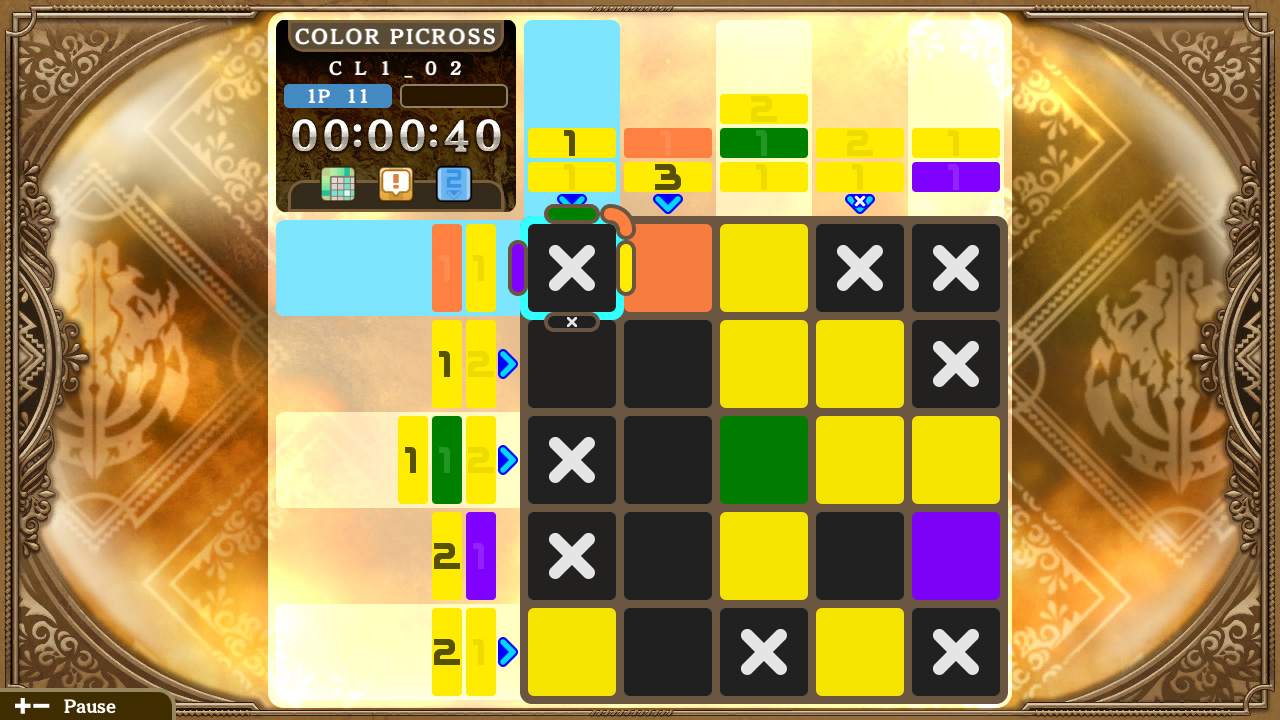Click the small x badge below the cursor
The height and width of the screenshot is (720, 1280).
coord(571,322)
